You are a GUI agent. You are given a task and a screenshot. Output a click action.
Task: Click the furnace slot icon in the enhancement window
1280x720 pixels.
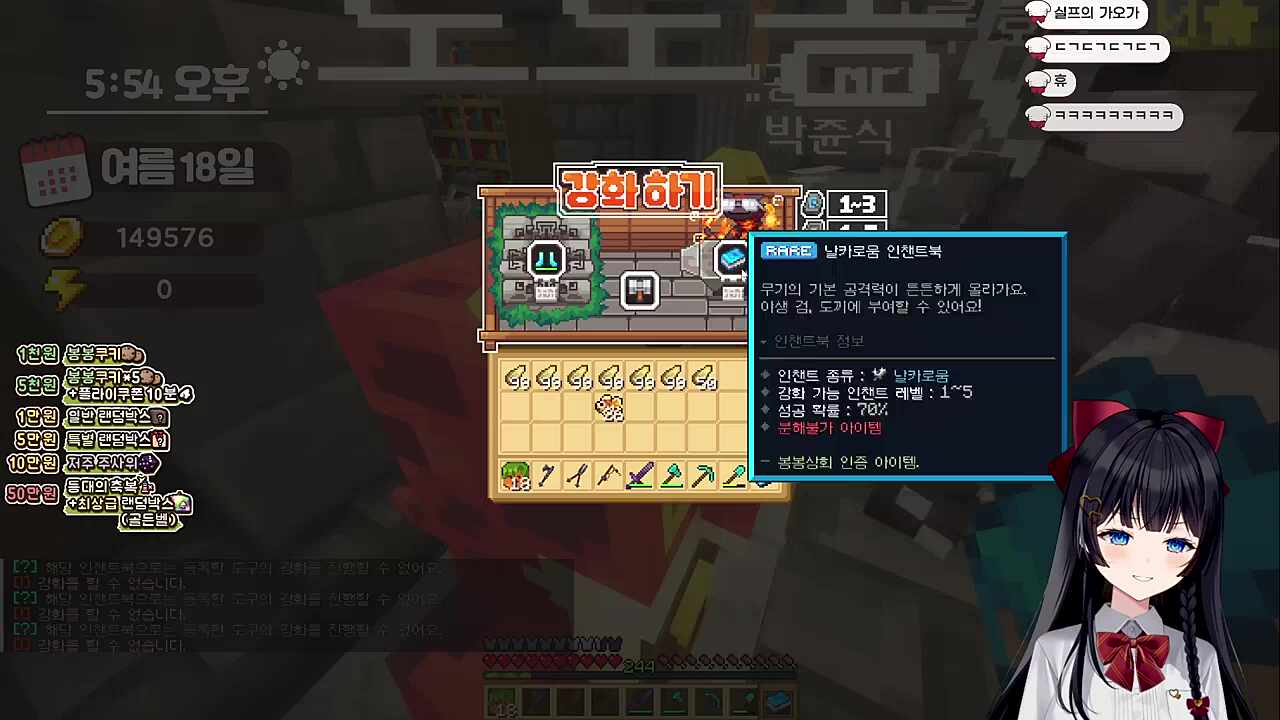pyautogui.click(x=640, y=292)
